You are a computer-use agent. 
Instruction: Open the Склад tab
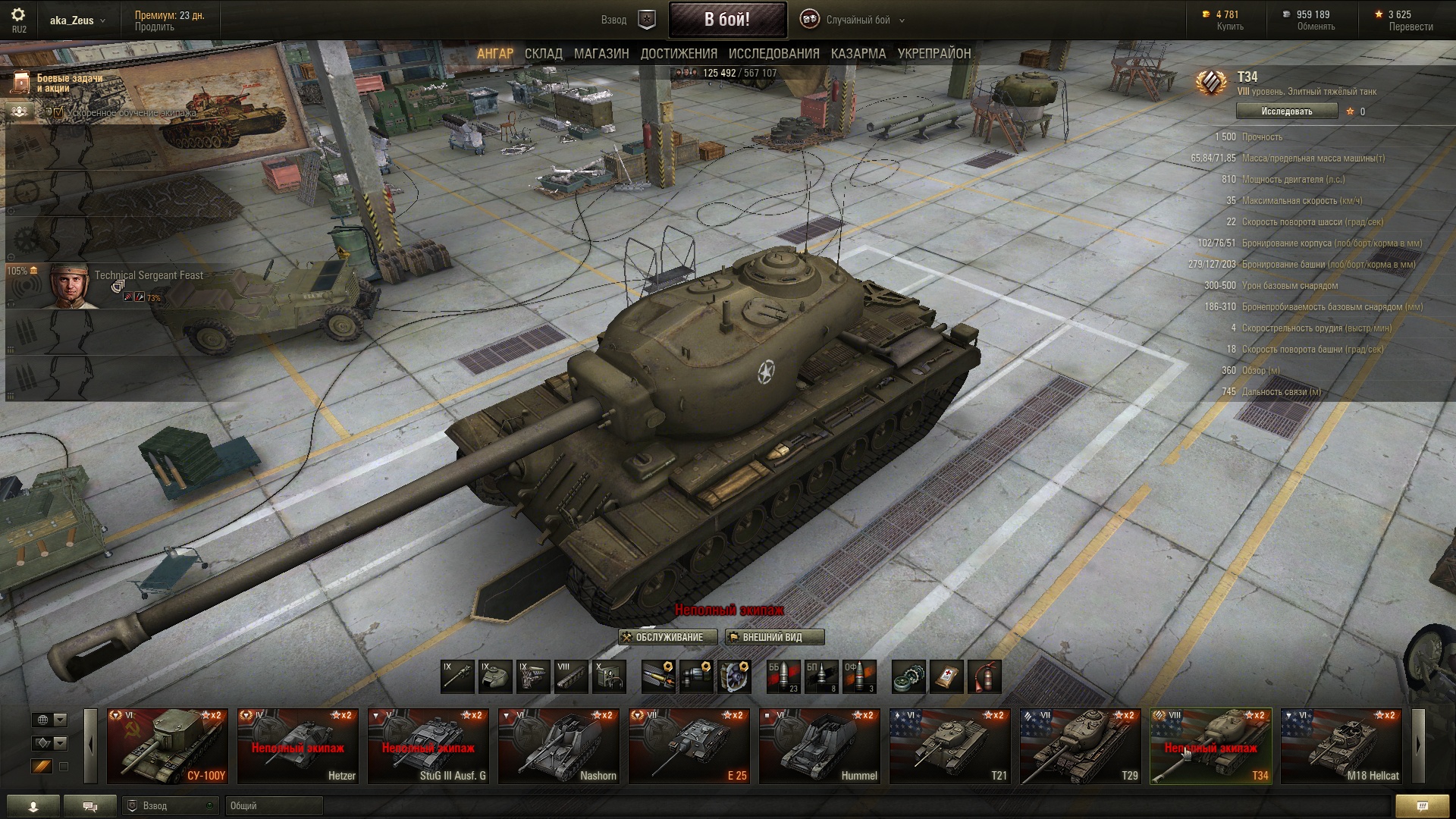pos(543,54)
